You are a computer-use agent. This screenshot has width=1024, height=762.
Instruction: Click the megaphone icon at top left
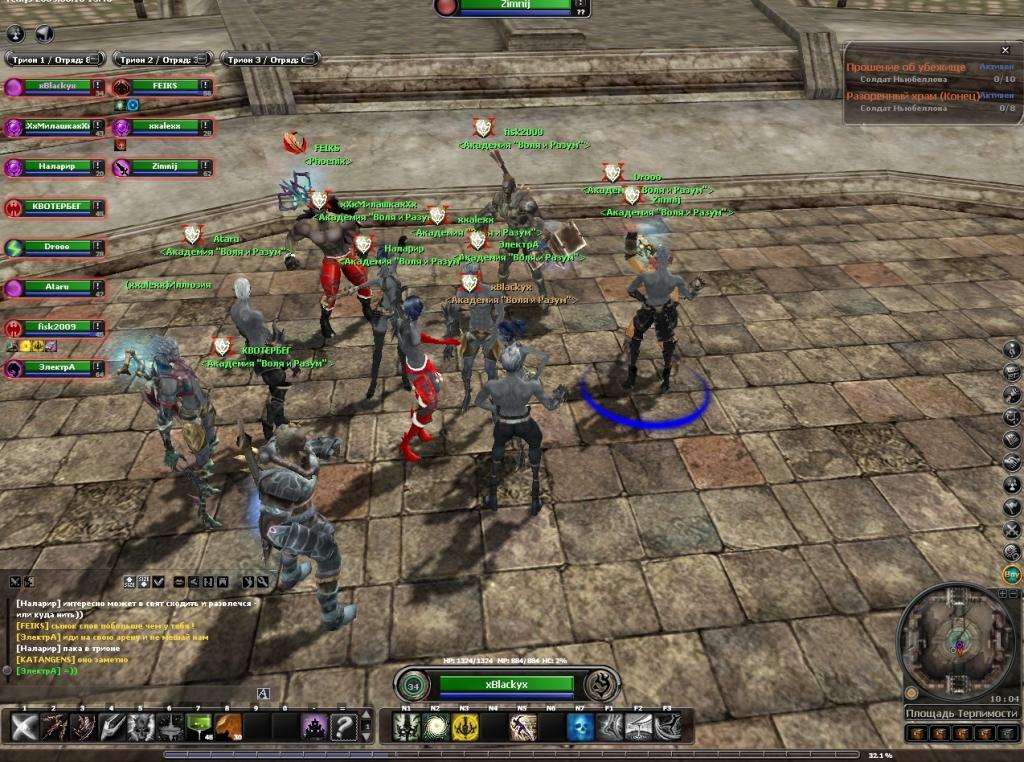point(44,34)
